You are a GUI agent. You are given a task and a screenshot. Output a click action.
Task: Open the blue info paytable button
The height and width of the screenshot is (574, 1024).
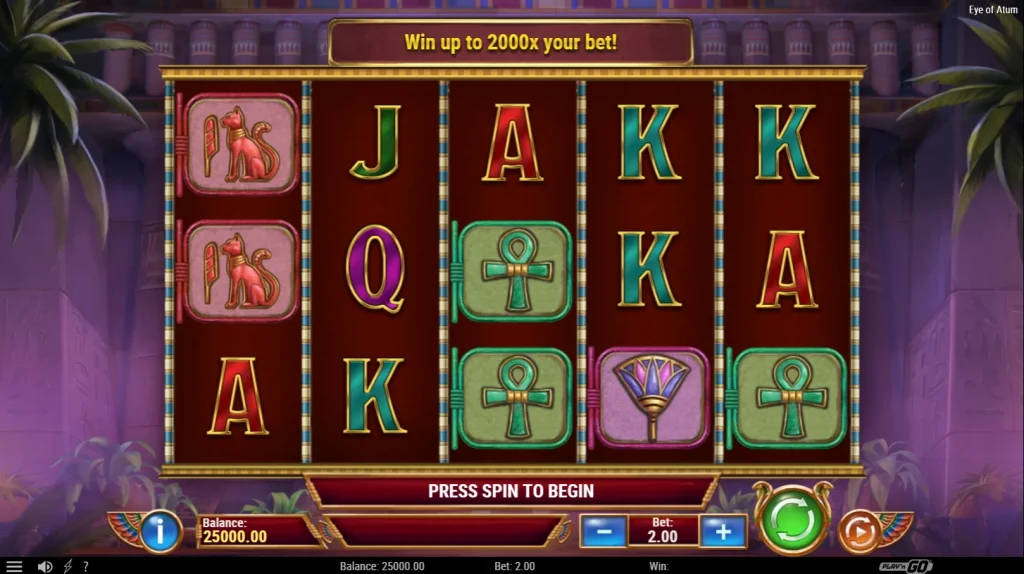pos(160,530)
